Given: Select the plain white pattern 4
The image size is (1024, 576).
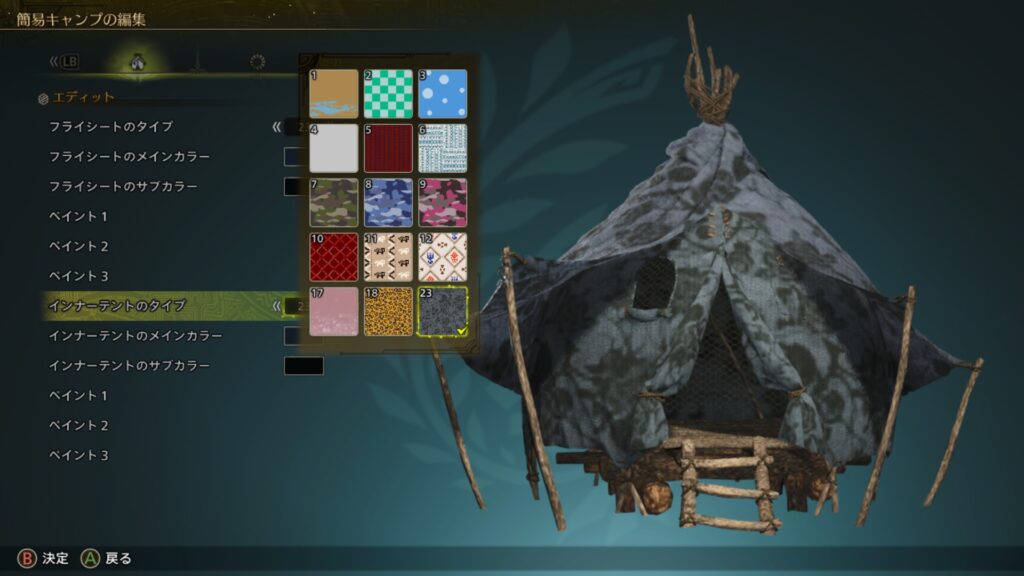Looking at the screenshot, I should (x=333, y=149).
